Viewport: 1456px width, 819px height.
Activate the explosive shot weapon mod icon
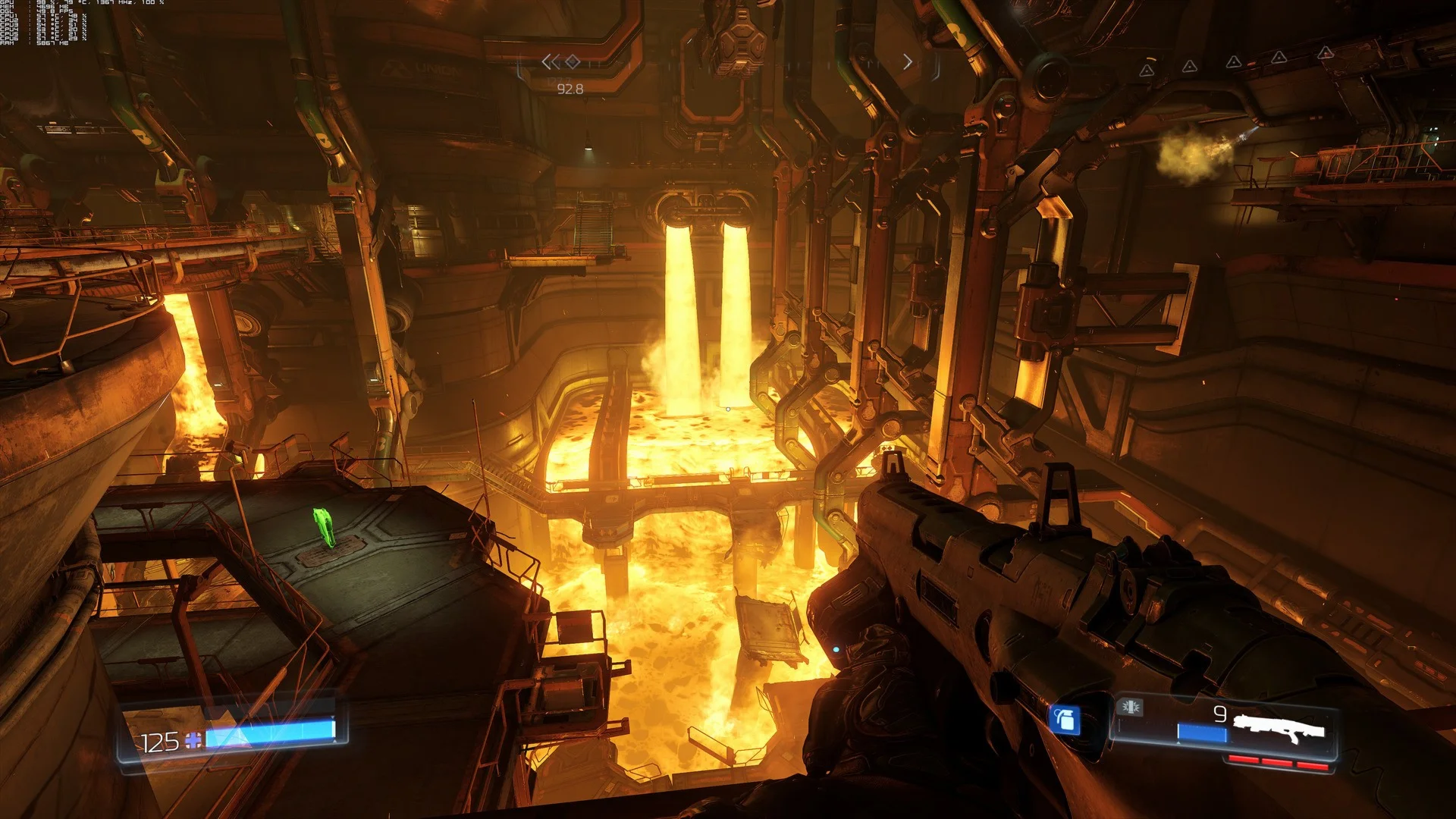(1131, 708)
